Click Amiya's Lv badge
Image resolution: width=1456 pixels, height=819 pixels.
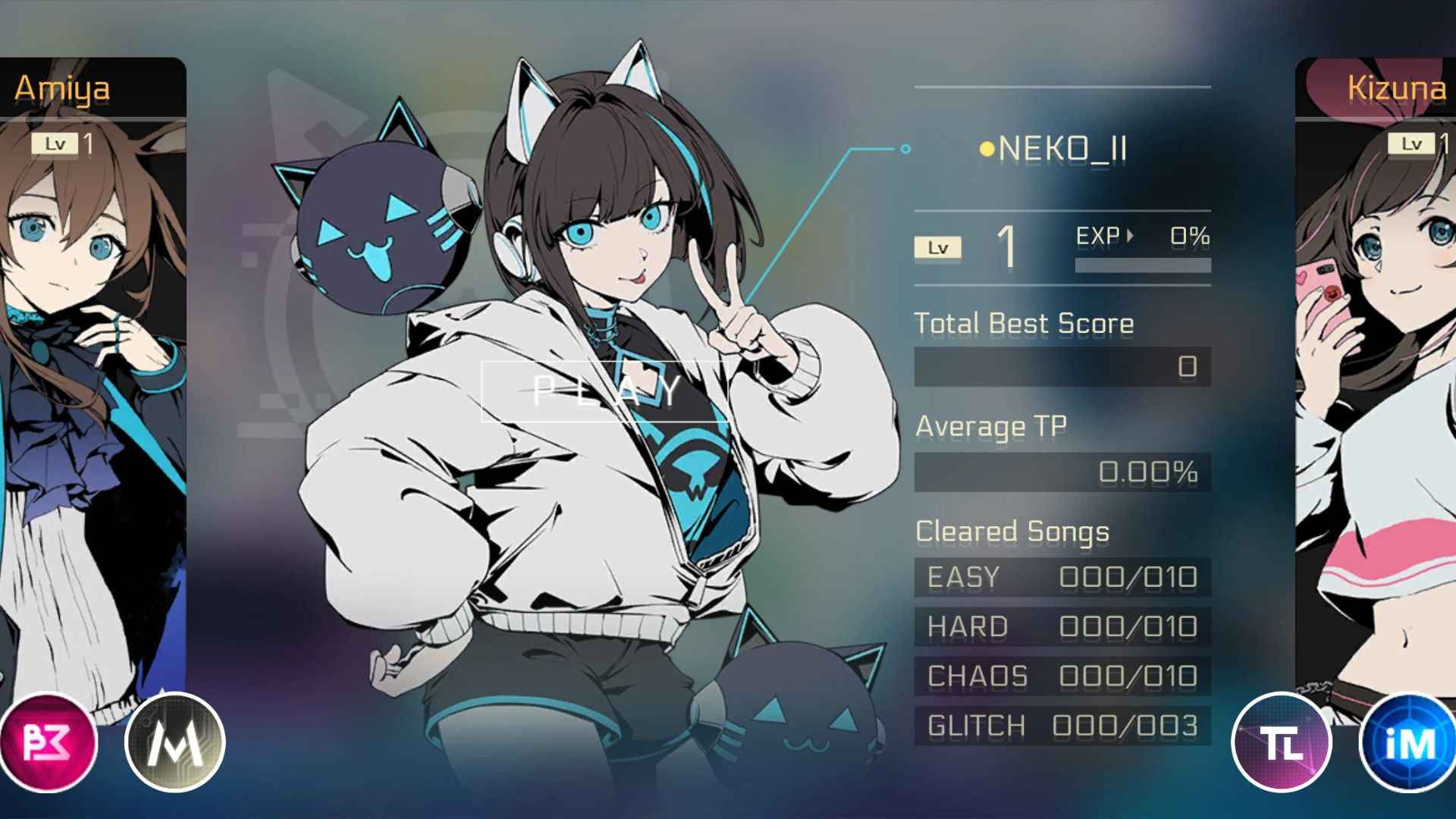(55, 143)
